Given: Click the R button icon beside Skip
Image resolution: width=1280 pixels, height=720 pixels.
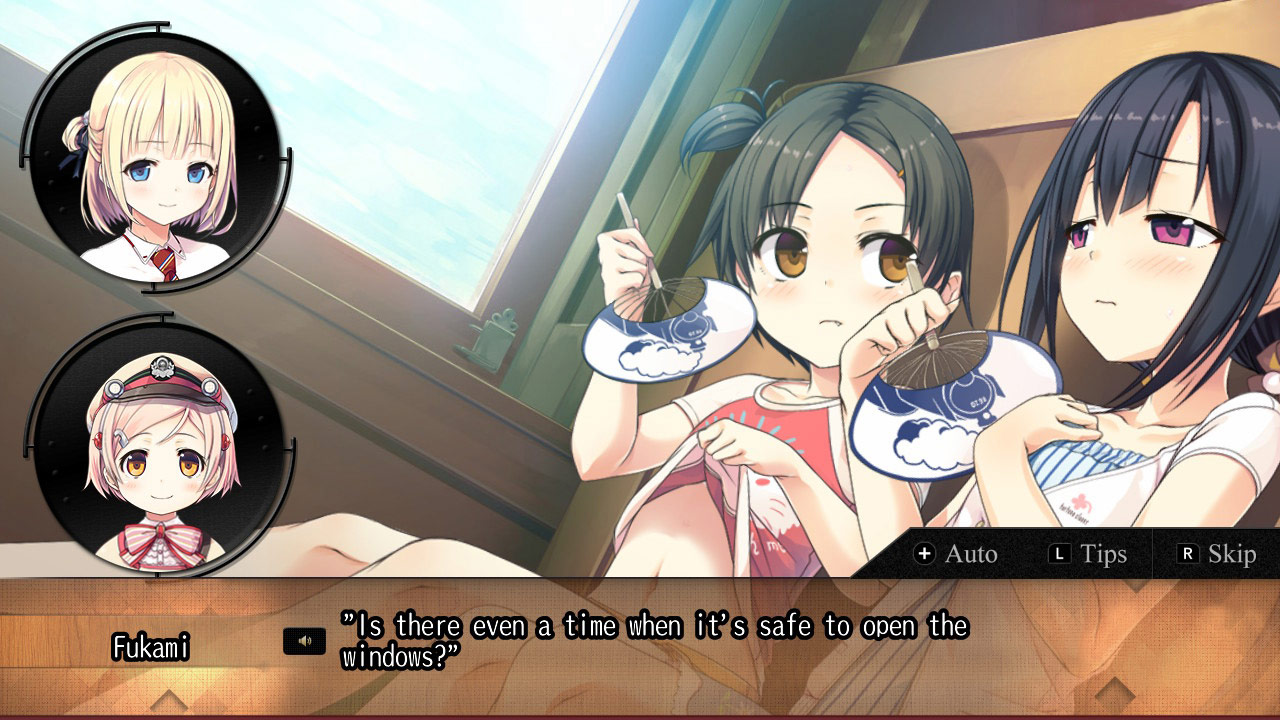Looking at the screenshot, I should pos(1187,553).
